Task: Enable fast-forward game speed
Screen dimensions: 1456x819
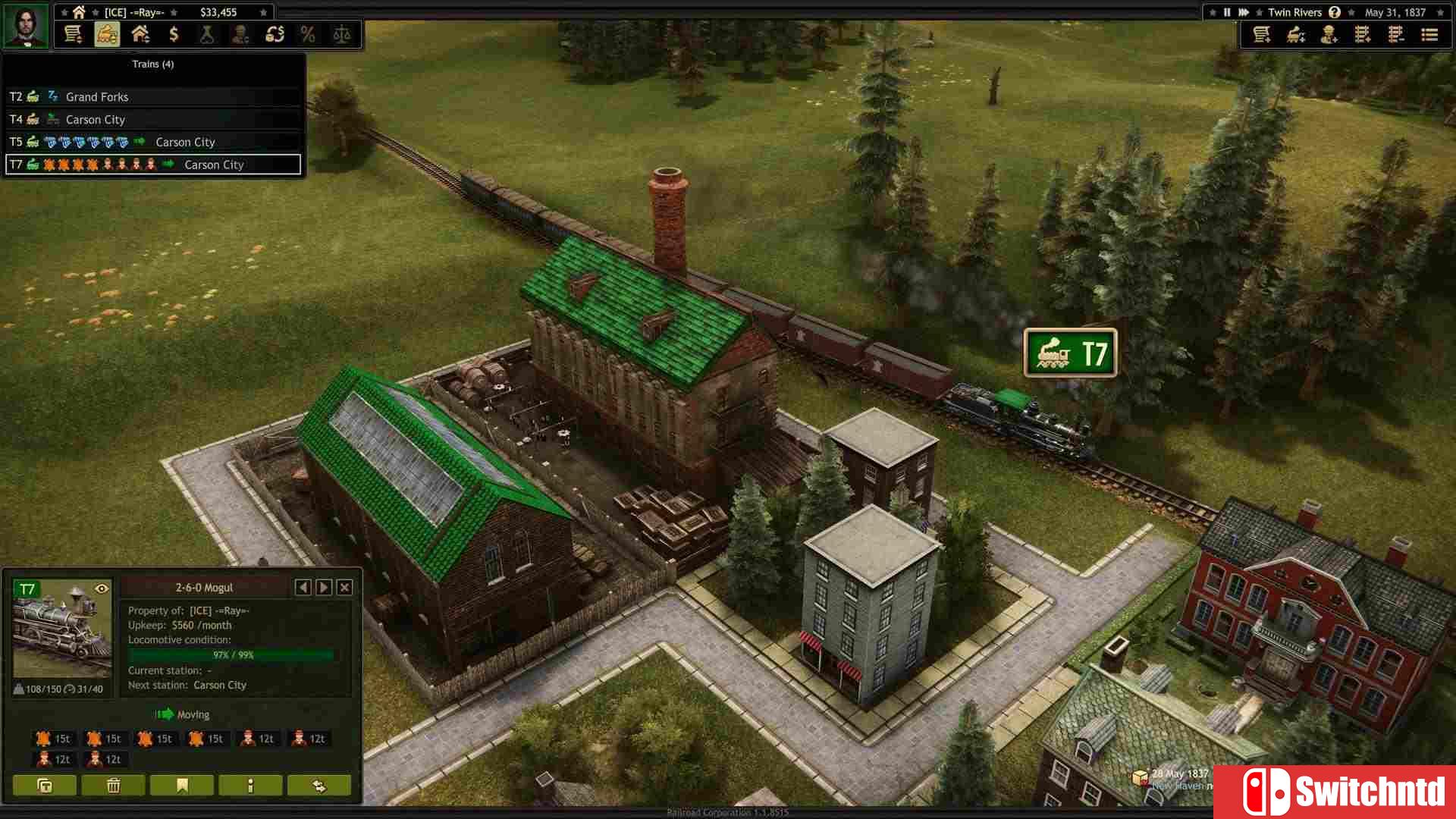Action: click(x=1244, y=11)
